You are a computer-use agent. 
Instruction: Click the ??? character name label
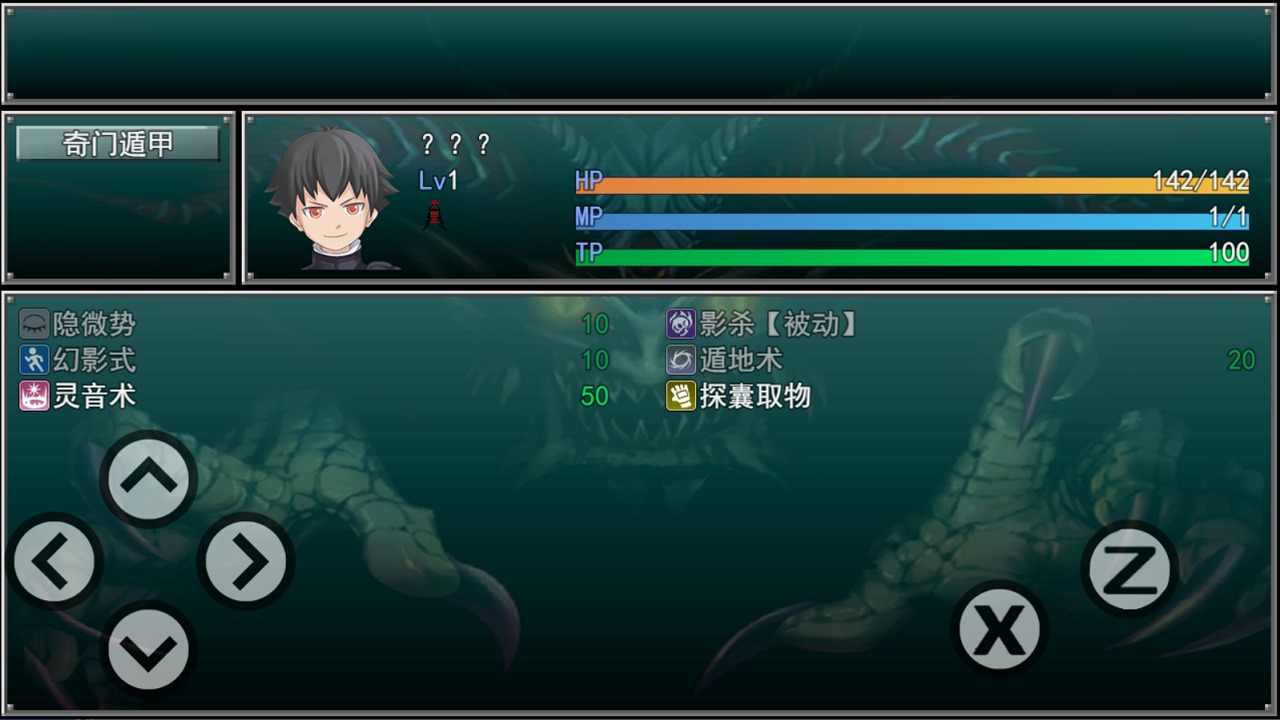[x=455, y=145]
